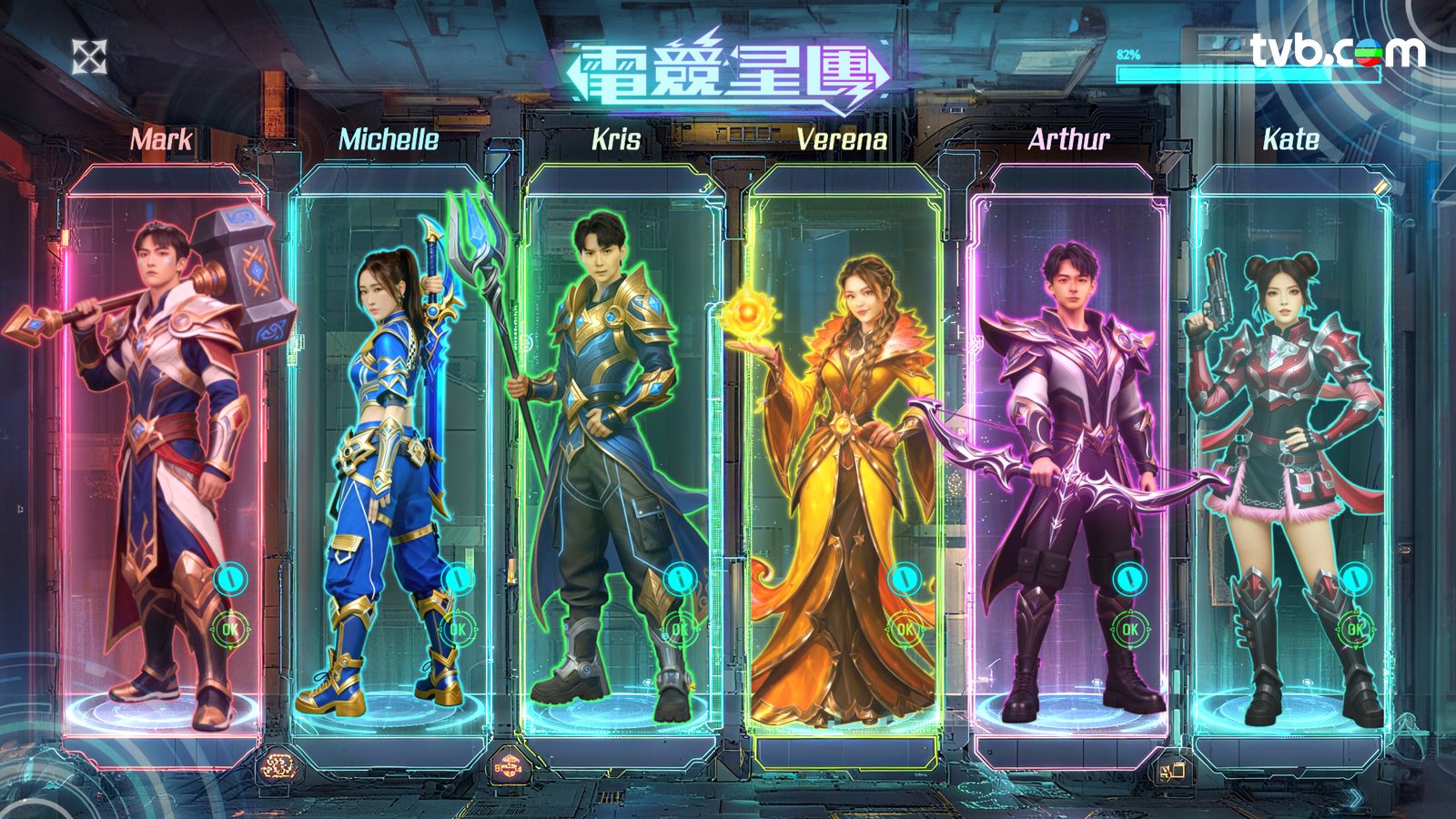This screenshot has width=1456, height=819.
Task: Confirm Kris using his OK button
Action: coord(679,628)
